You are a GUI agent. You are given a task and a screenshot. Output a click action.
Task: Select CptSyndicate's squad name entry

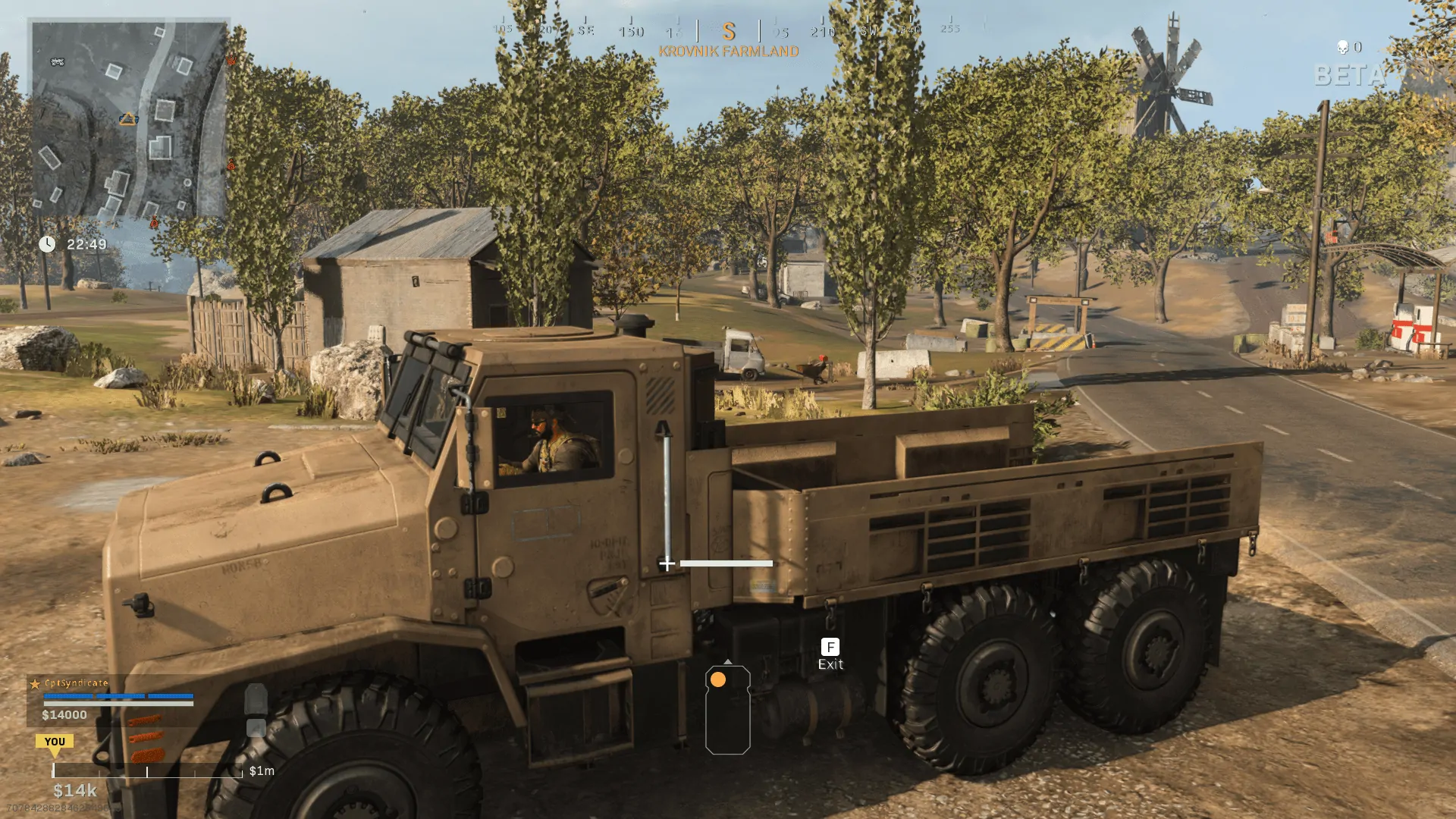76,683
